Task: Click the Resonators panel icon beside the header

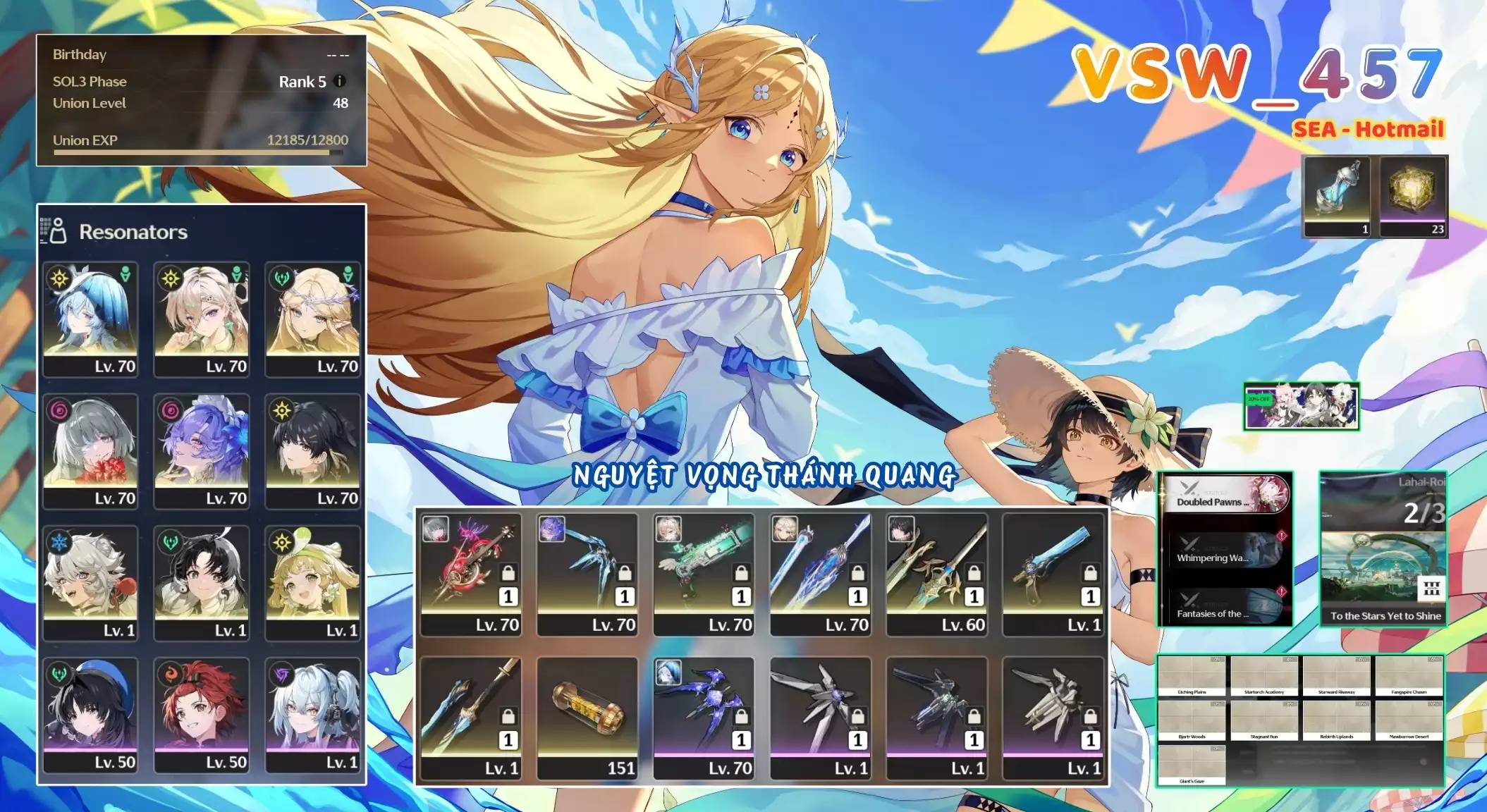Action: click(58, 230)
